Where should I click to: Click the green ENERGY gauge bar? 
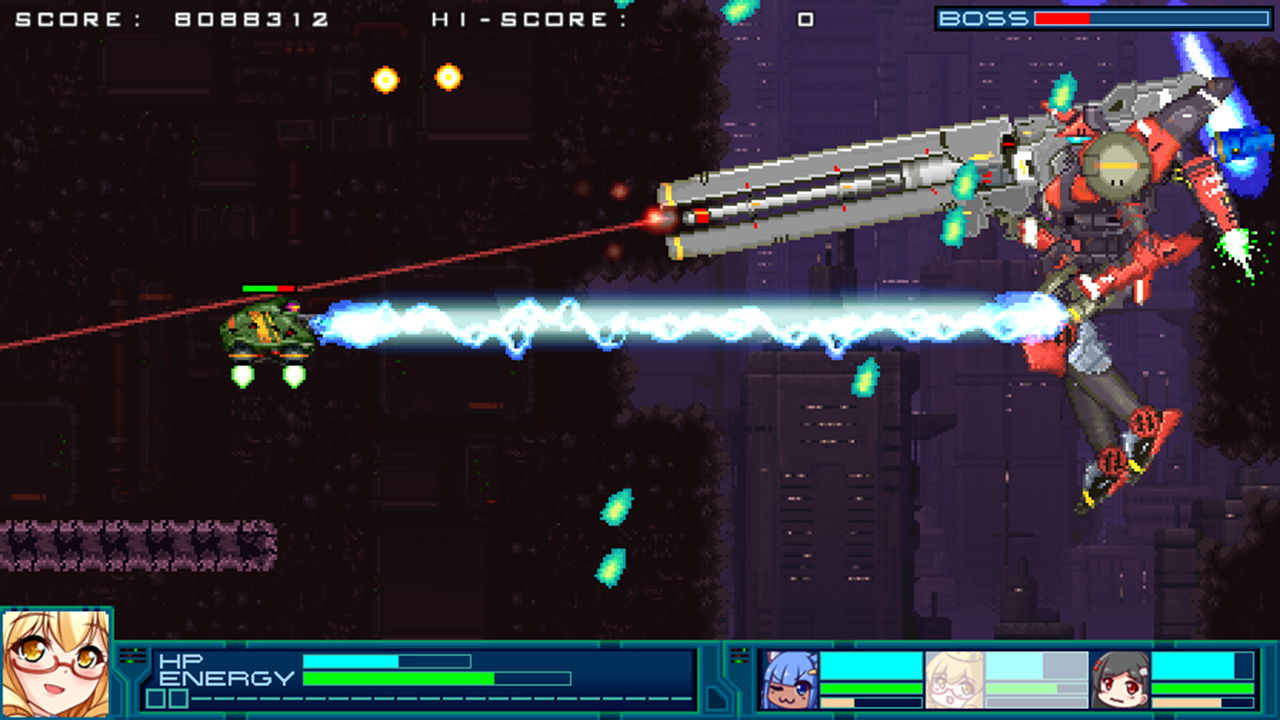click(x=400, y=678)
